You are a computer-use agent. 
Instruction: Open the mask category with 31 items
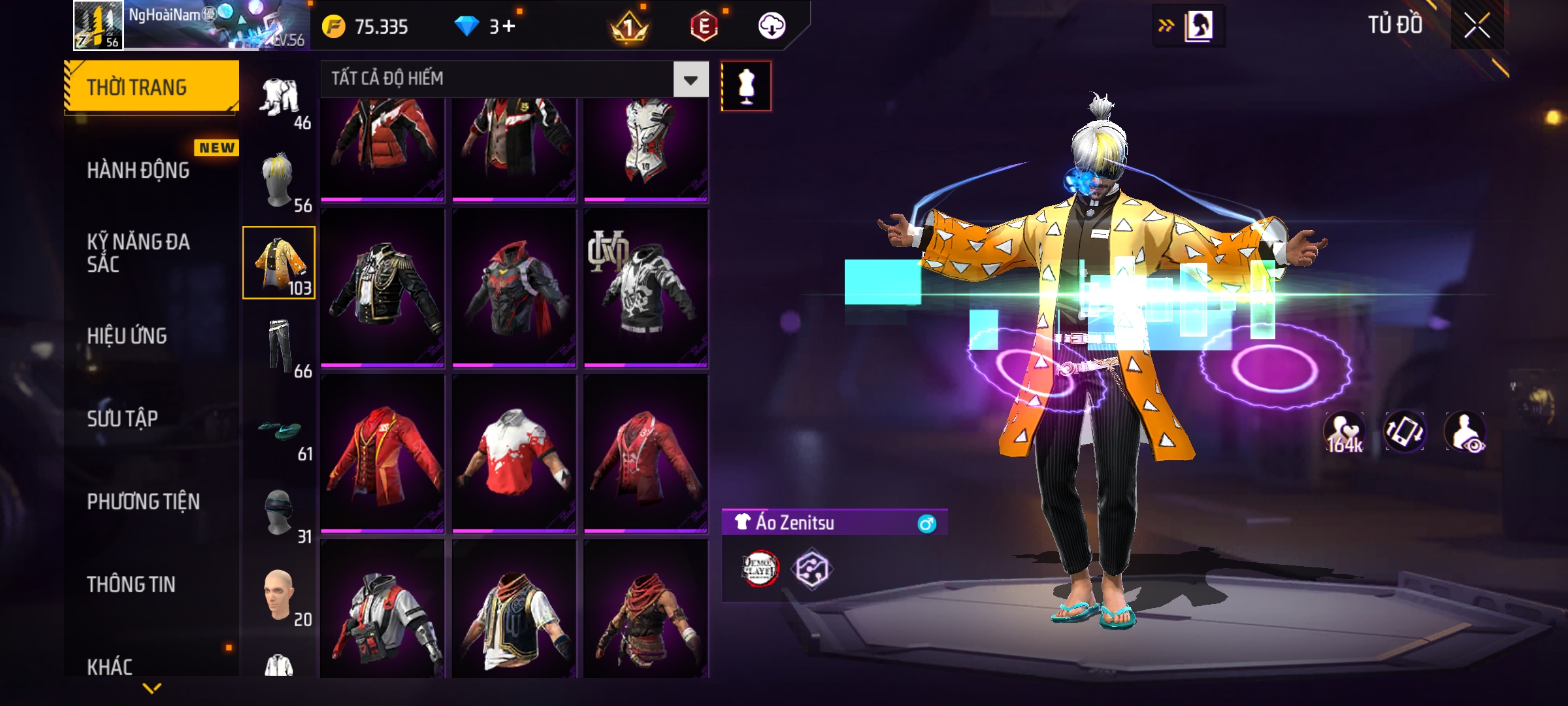pyautogui.click(x=280, y=514)
